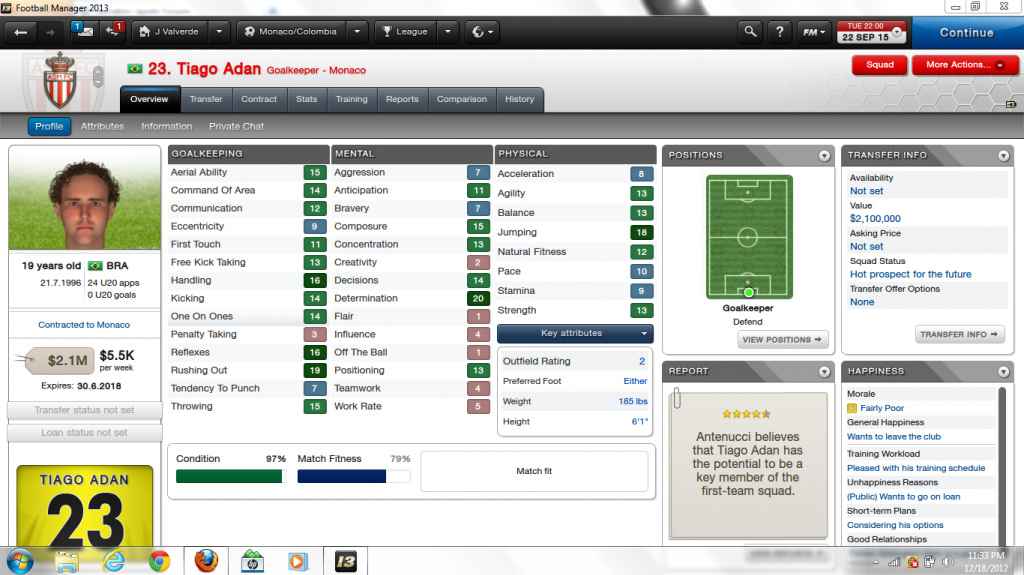Click the View Positions button
This screenshot has height=575, width=1024.
tap(783, 340)
